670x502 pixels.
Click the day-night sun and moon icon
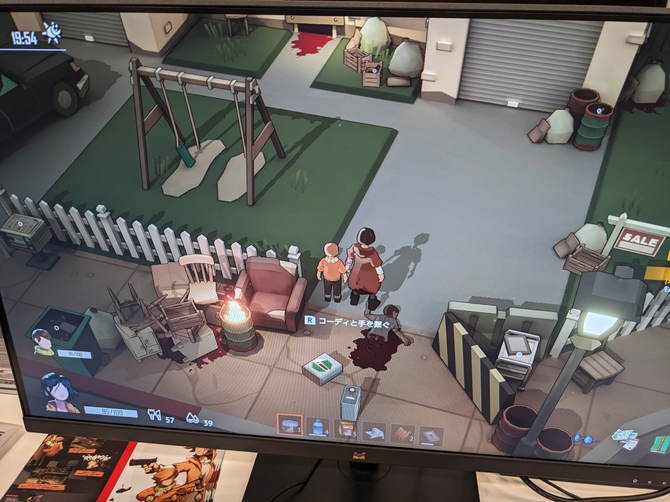(52, 34)
